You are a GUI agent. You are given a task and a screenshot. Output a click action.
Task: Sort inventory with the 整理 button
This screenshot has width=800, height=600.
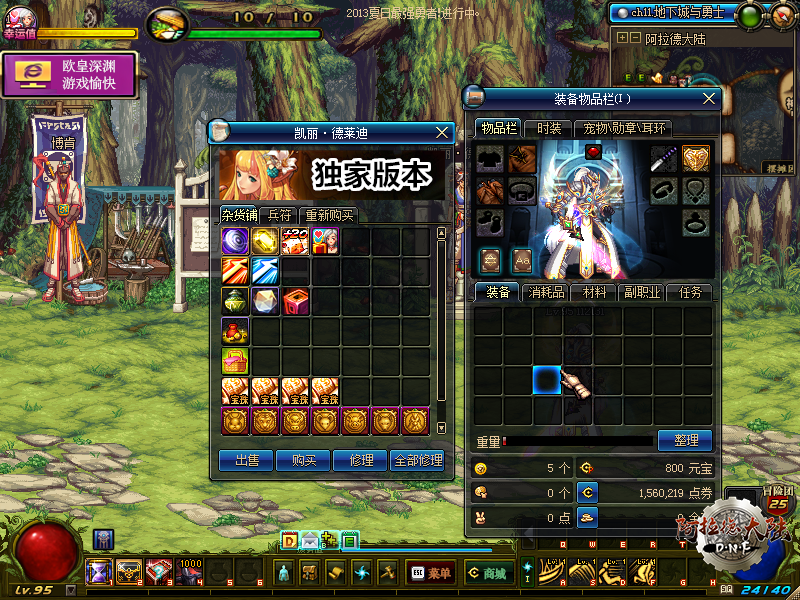coord(685,440)
